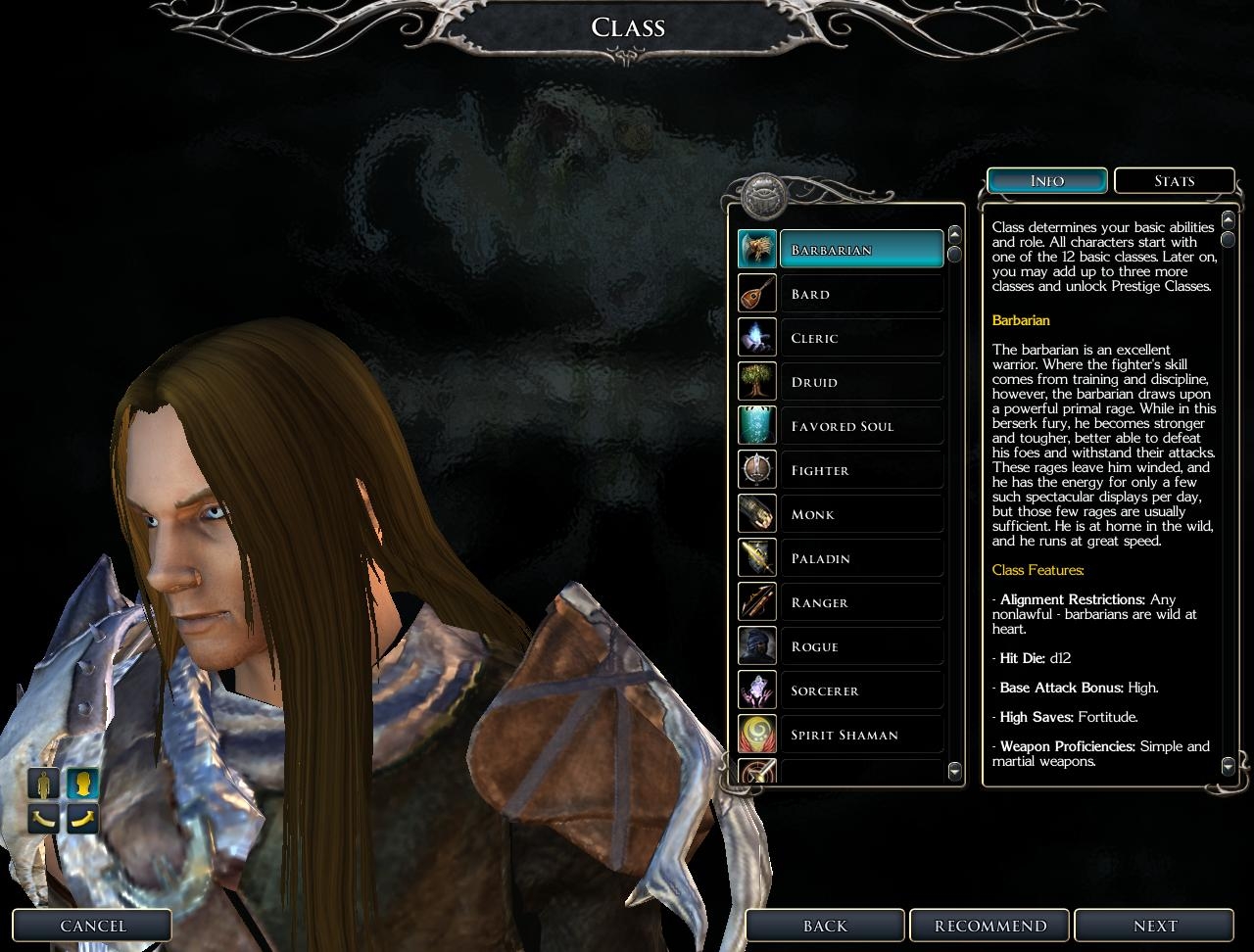Image resolution: width=1254 pixels, height=952 pixels.
Task: Select the Spirit Shaman class
Action: tap(860, 735)
